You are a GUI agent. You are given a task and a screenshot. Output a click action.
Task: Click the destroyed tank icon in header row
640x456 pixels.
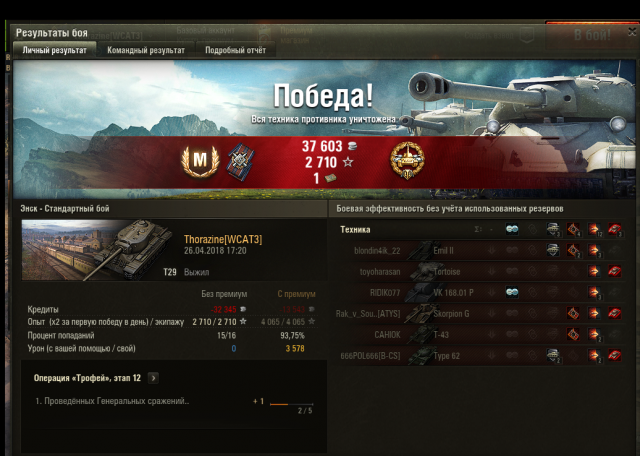tap(613, 229)
